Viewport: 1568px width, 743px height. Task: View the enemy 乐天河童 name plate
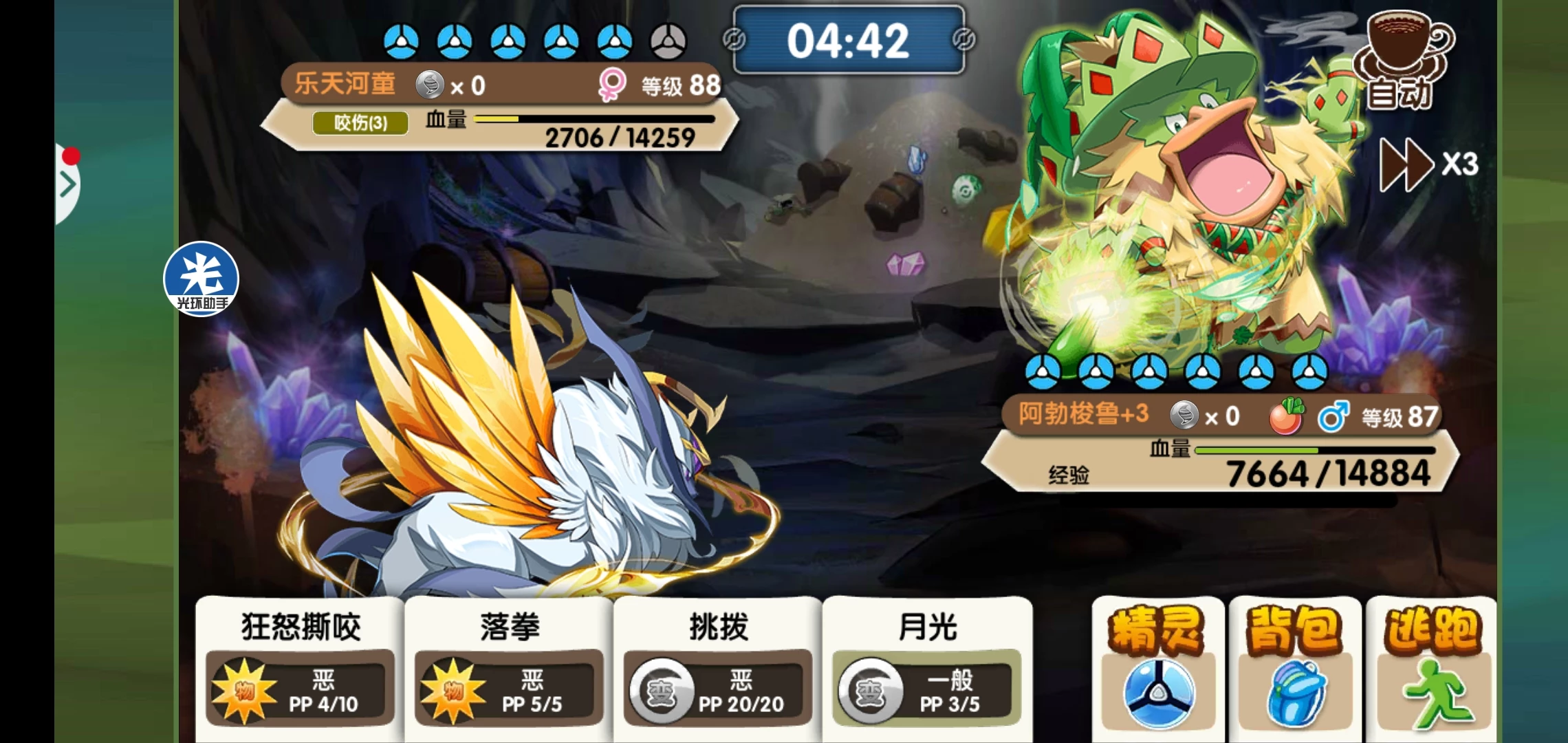click(x=345, y=85)
